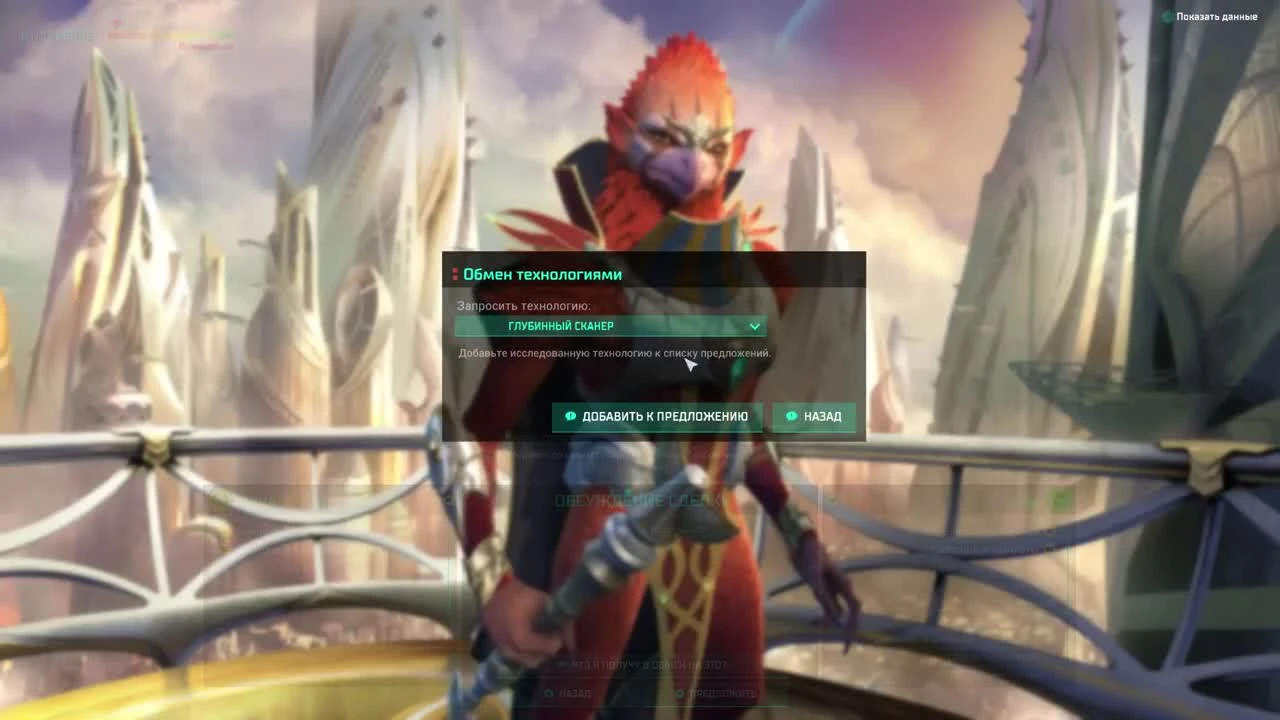Click the "Что я получу в обмен на это?" link
This screenshot has height=720, width=1280.
643,664
